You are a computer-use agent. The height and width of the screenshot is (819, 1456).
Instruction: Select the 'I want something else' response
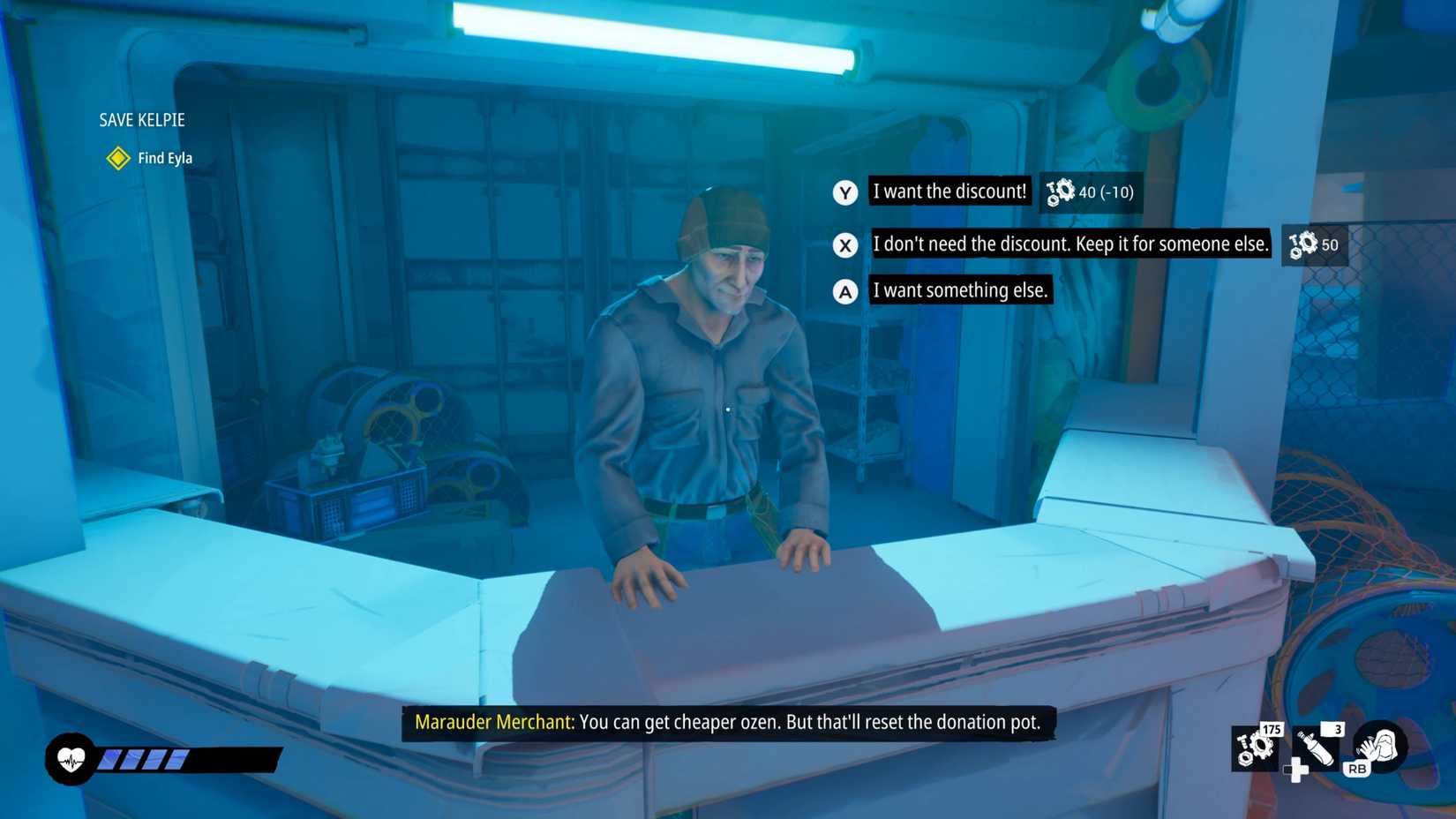961,290
